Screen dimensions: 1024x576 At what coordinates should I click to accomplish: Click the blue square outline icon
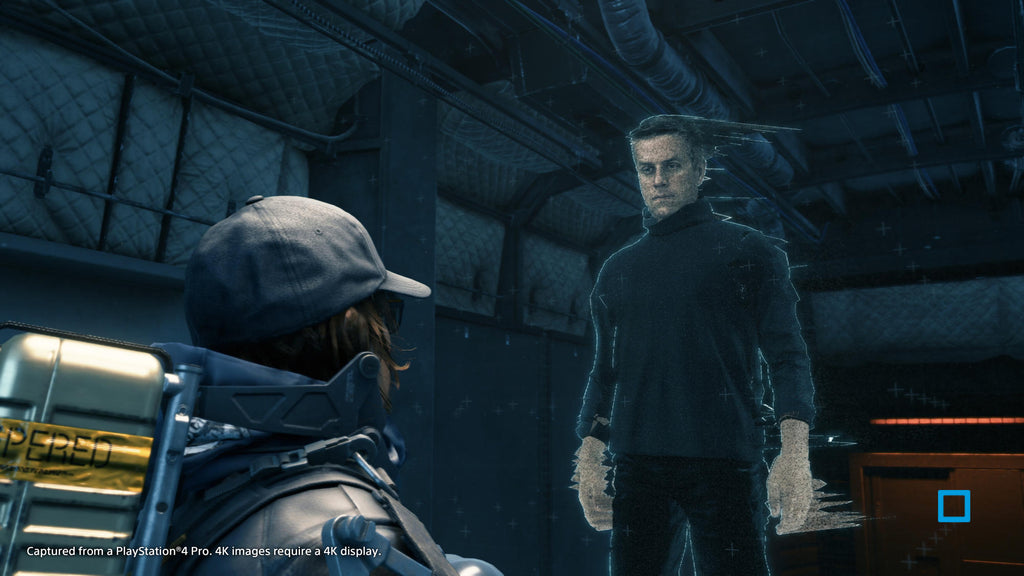(x=953, y=506)
